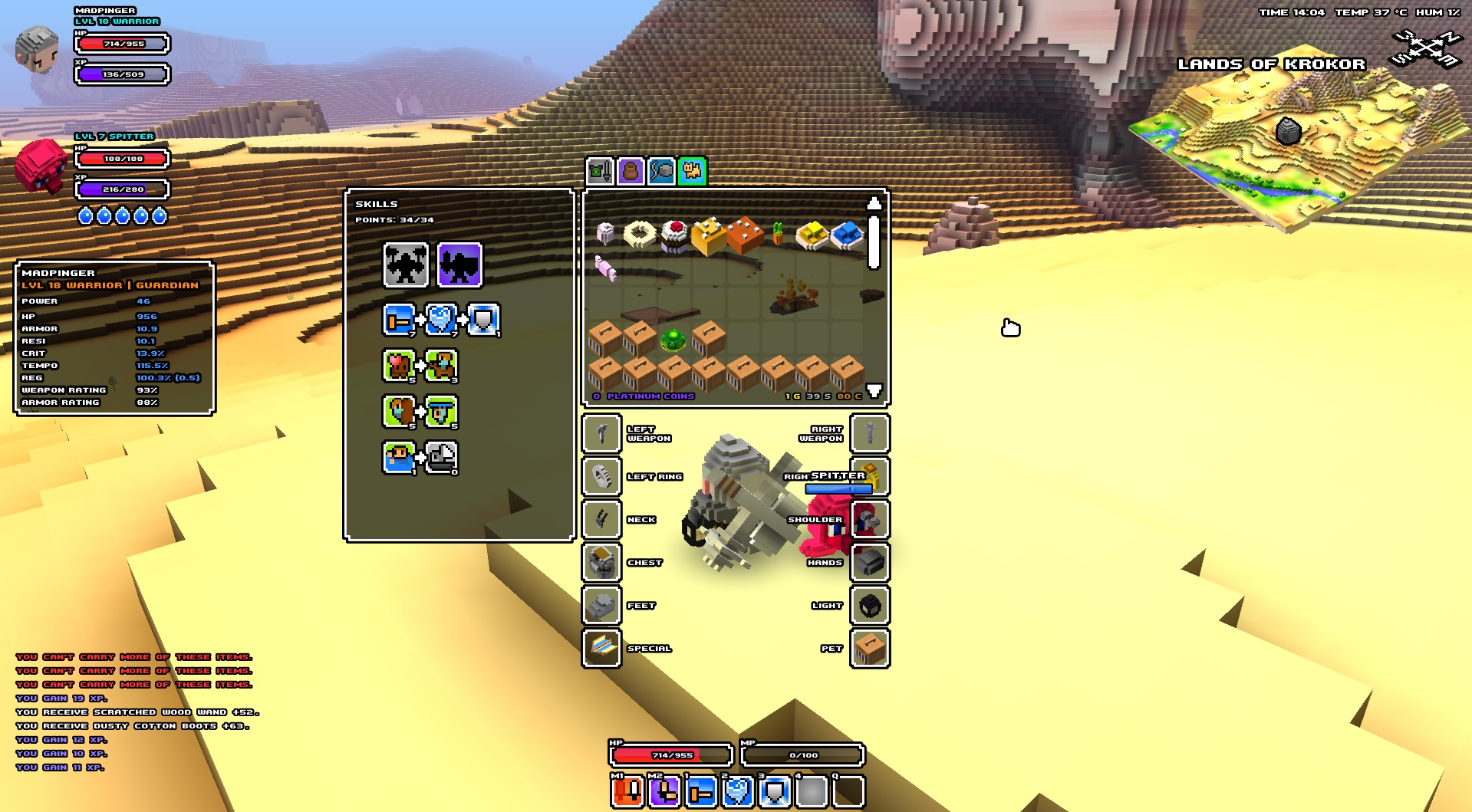This screenshot has height=812, width=1472.
Task: Open the brown bag inventory tab
Action: coord(631,171)
